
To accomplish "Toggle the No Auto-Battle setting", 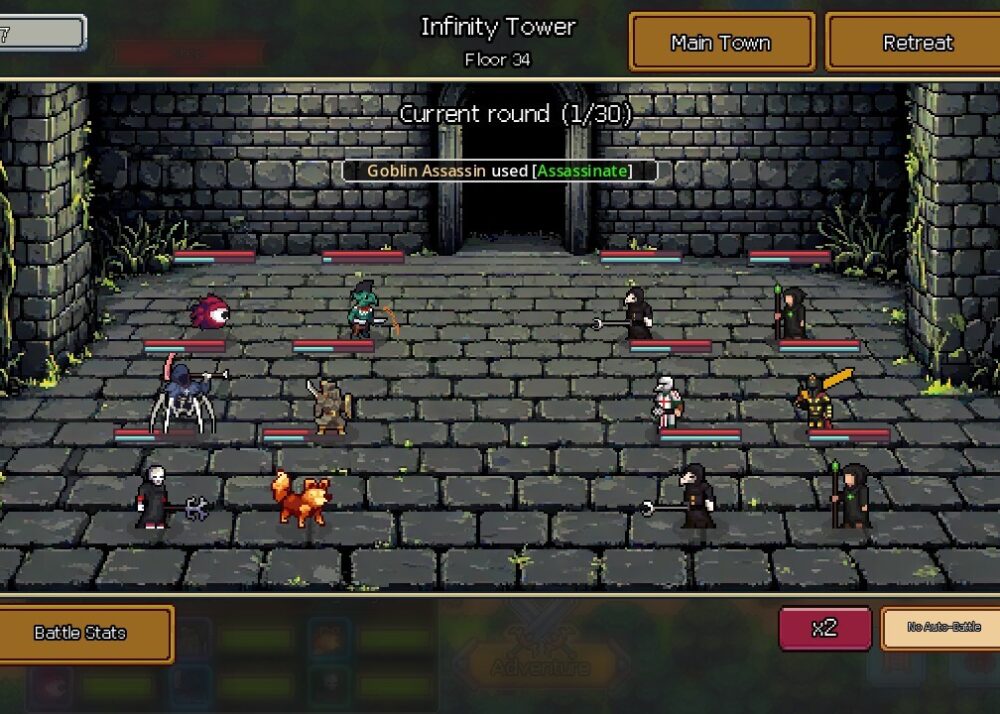I will click(940, 628).
